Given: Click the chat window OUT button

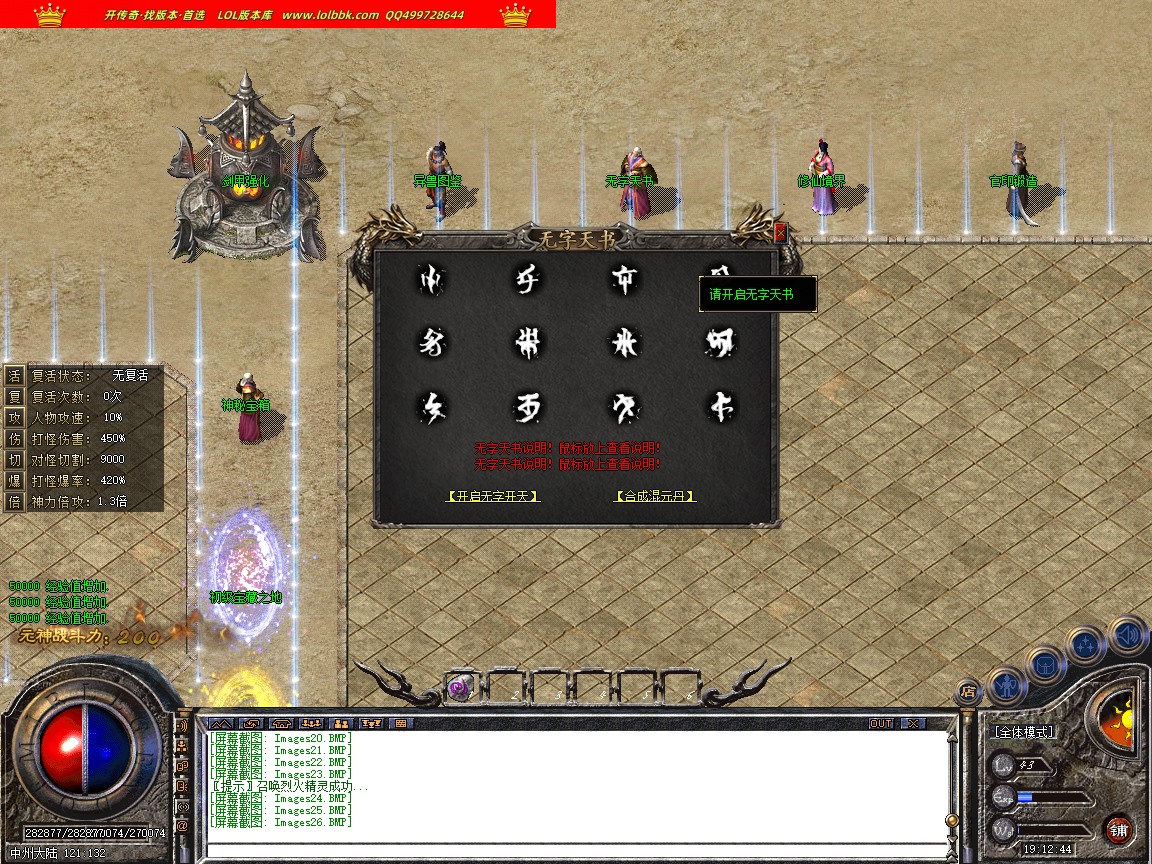Looking at the screenshot, I should point(880,723).
